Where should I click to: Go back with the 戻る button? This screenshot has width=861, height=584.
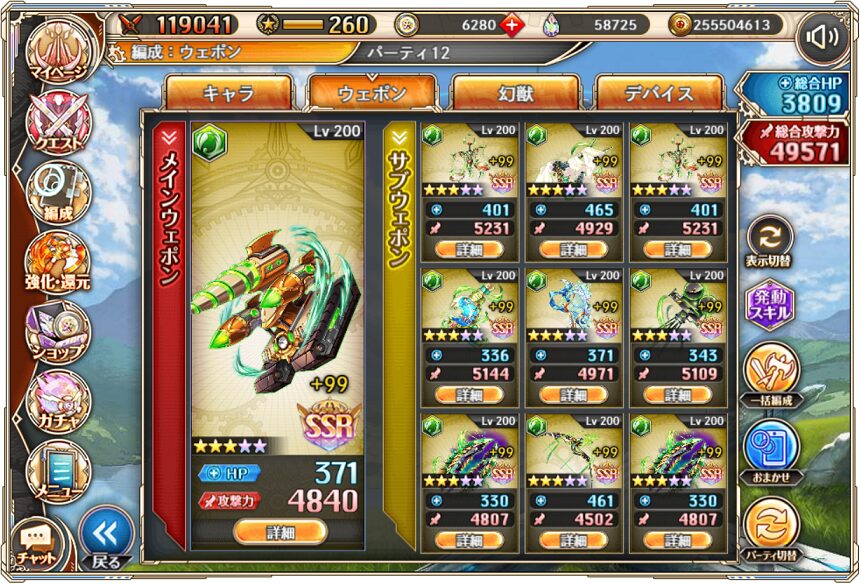(106, 538)
